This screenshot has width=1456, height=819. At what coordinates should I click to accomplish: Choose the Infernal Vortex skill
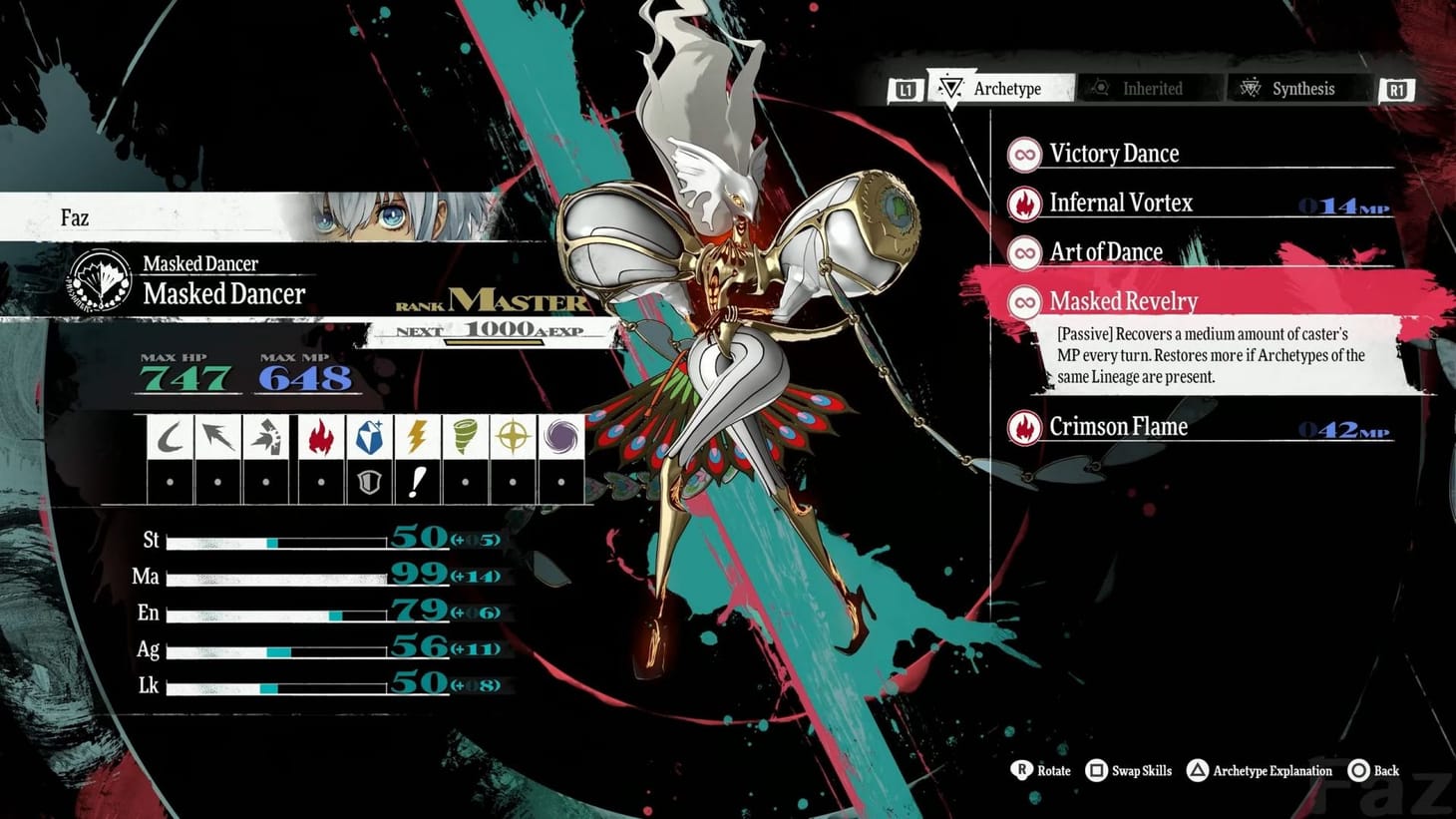(x=1120, y=204)
